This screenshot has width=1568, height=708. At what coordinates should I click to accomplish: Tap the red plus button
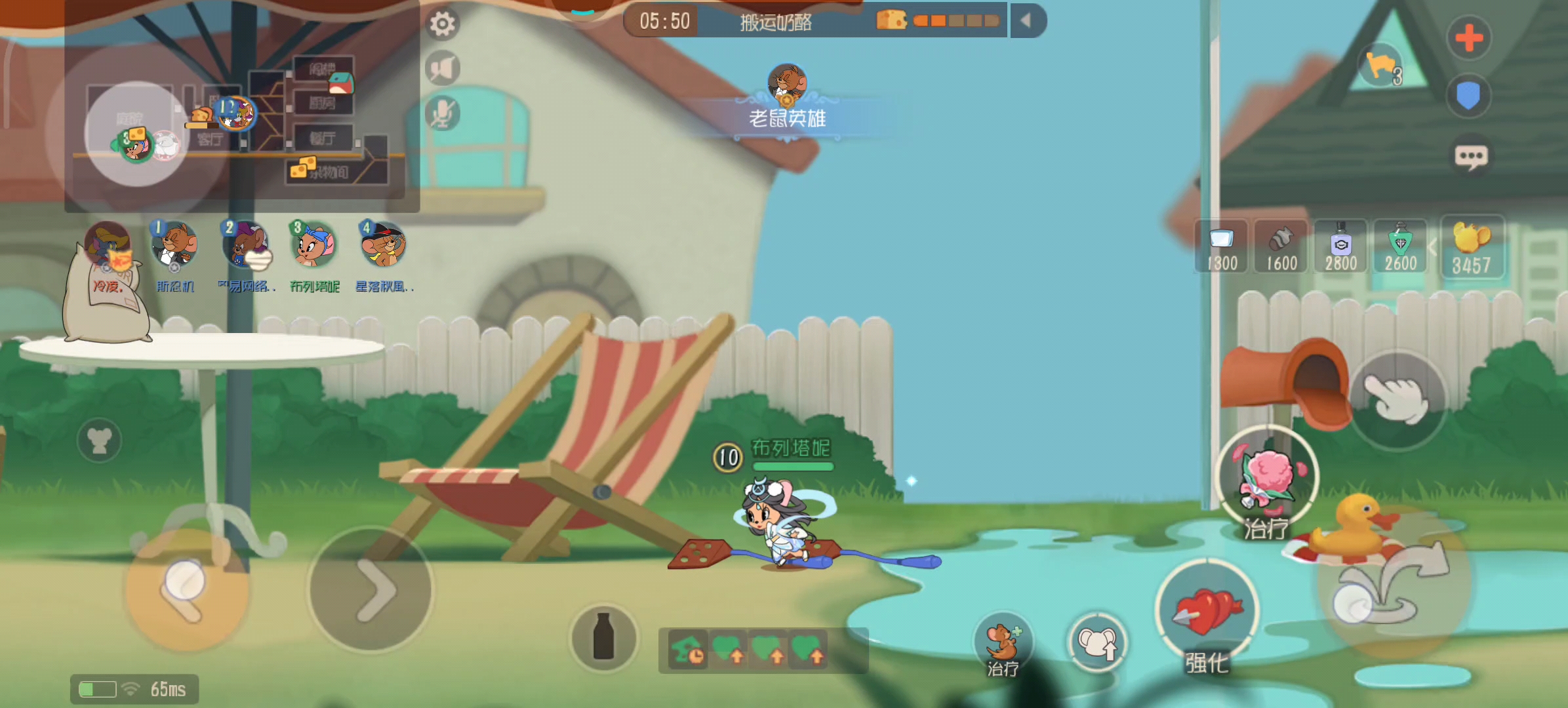click(1468, 38)
